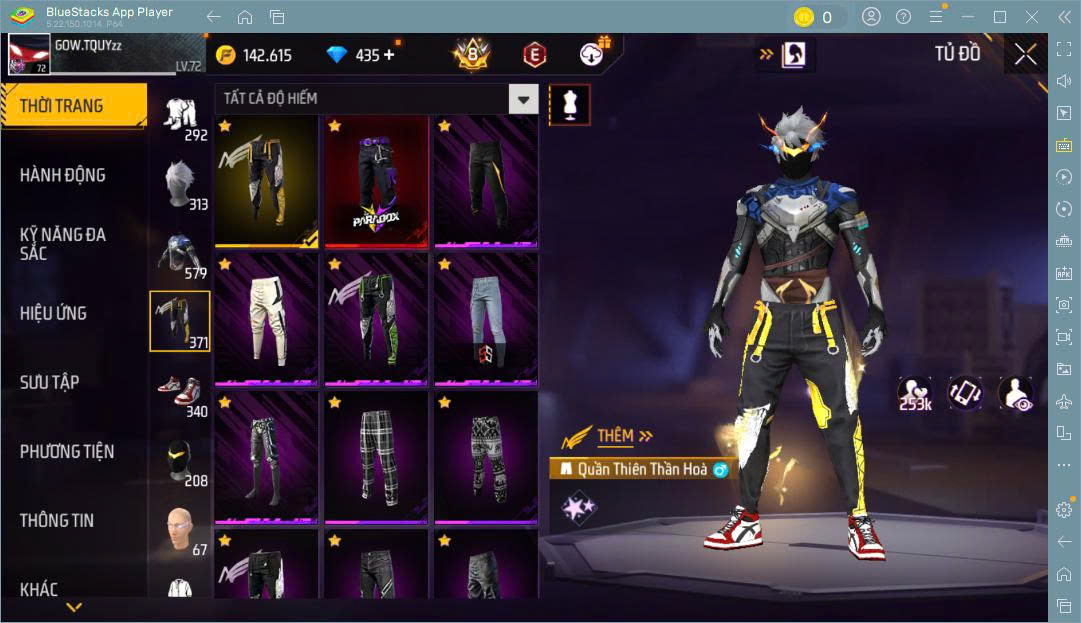Choose the black and white plaid pants

377,457
